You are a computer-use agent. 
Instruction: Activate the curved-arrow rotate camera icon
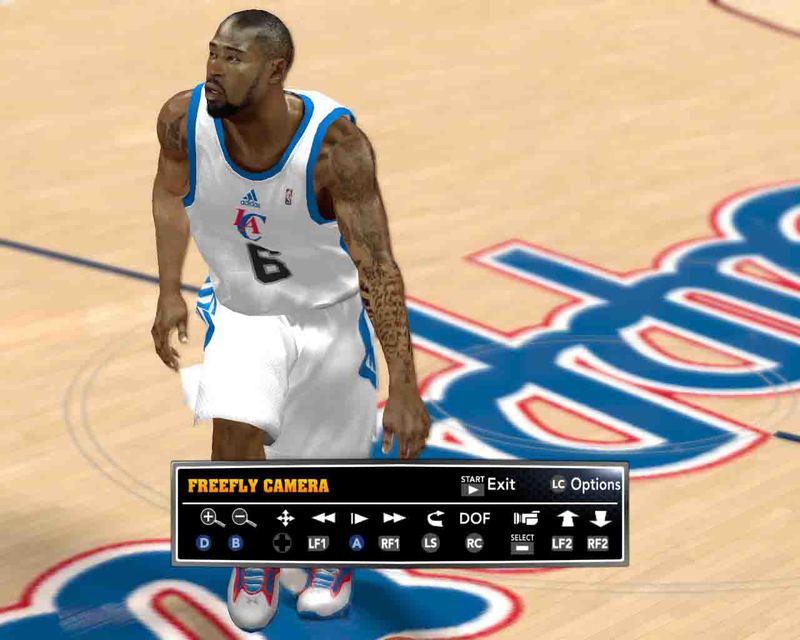coord(434,518)
